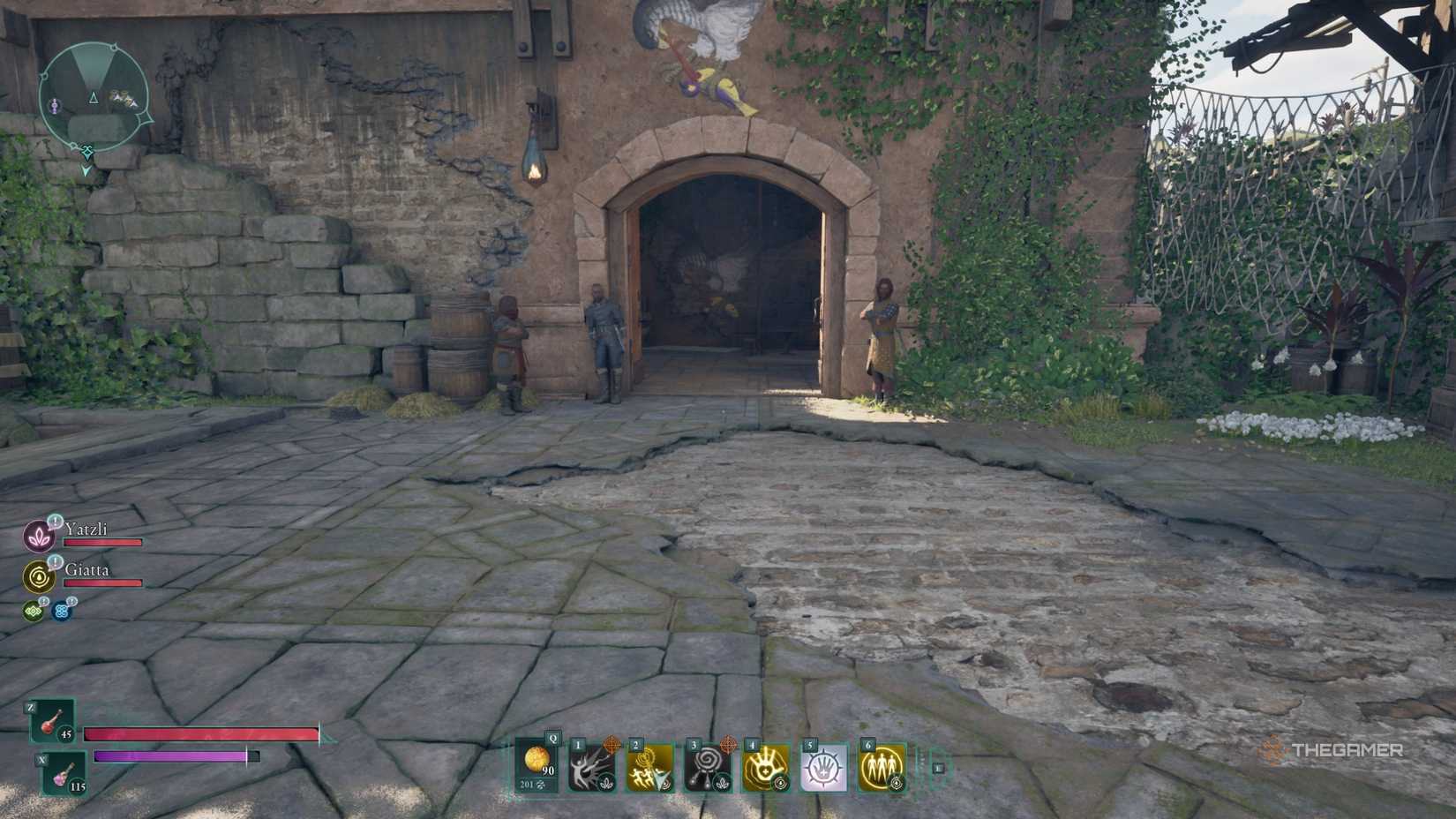Click the green companion skill icon

(x=34, y=611)
